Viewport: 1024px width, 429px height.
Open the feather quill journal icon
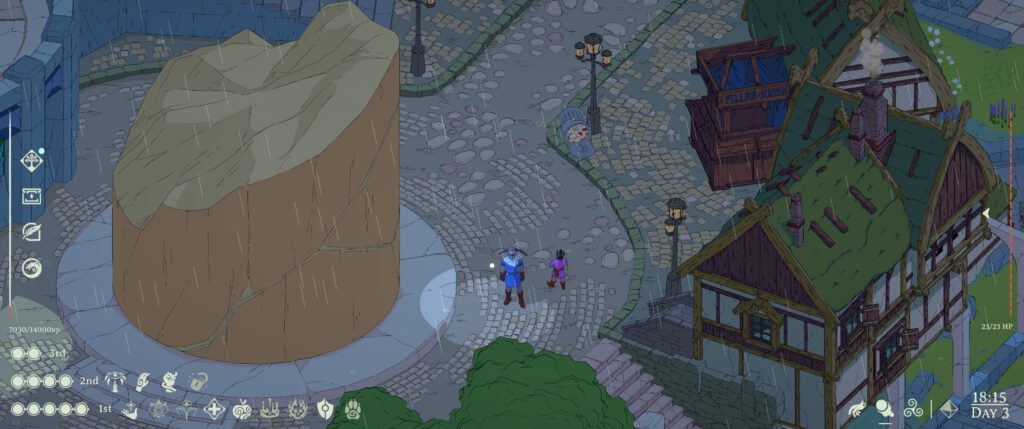click(33, 232)
